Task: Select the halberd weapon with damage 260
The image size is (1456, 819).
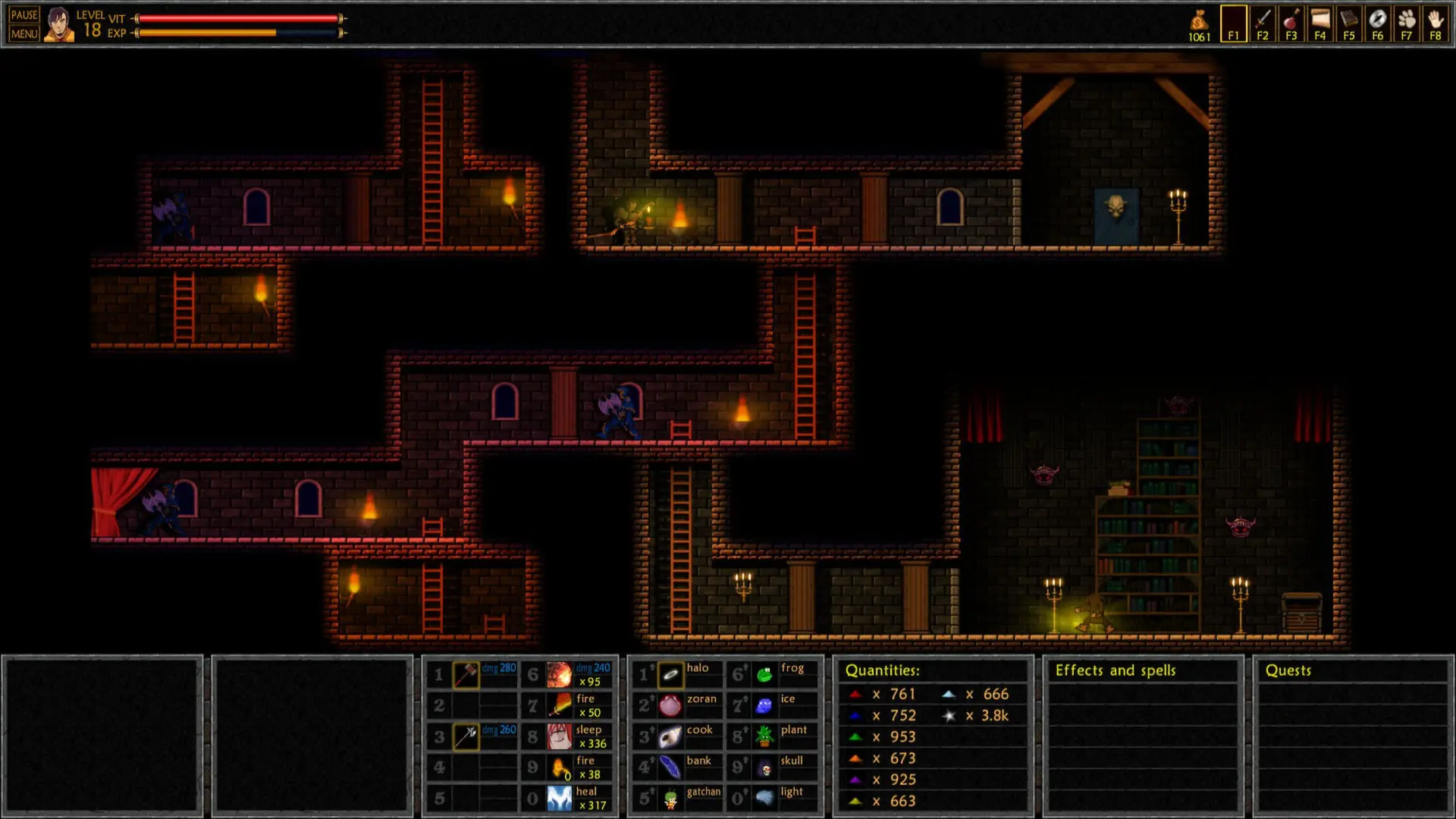Action: click(x=466, y=736)
